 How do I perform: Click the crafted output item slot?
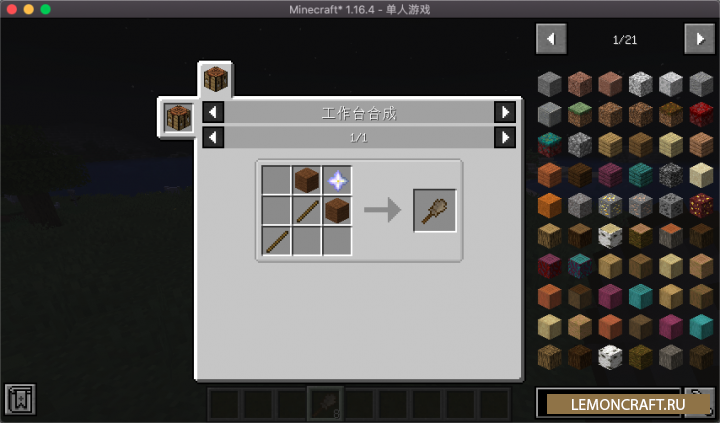[x=435, y=210]
